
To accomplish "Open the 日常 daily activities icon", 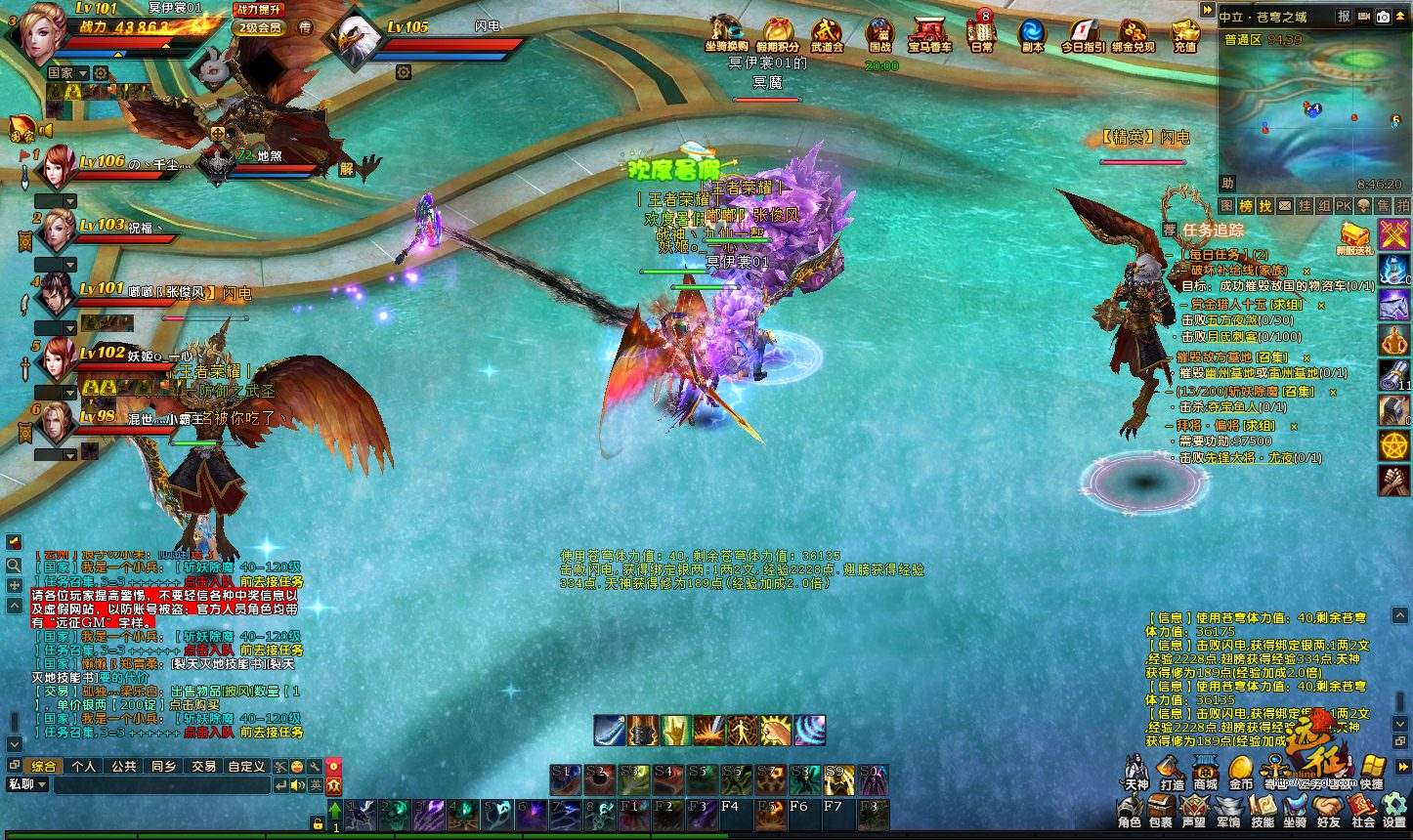I will tap(981, 32).
